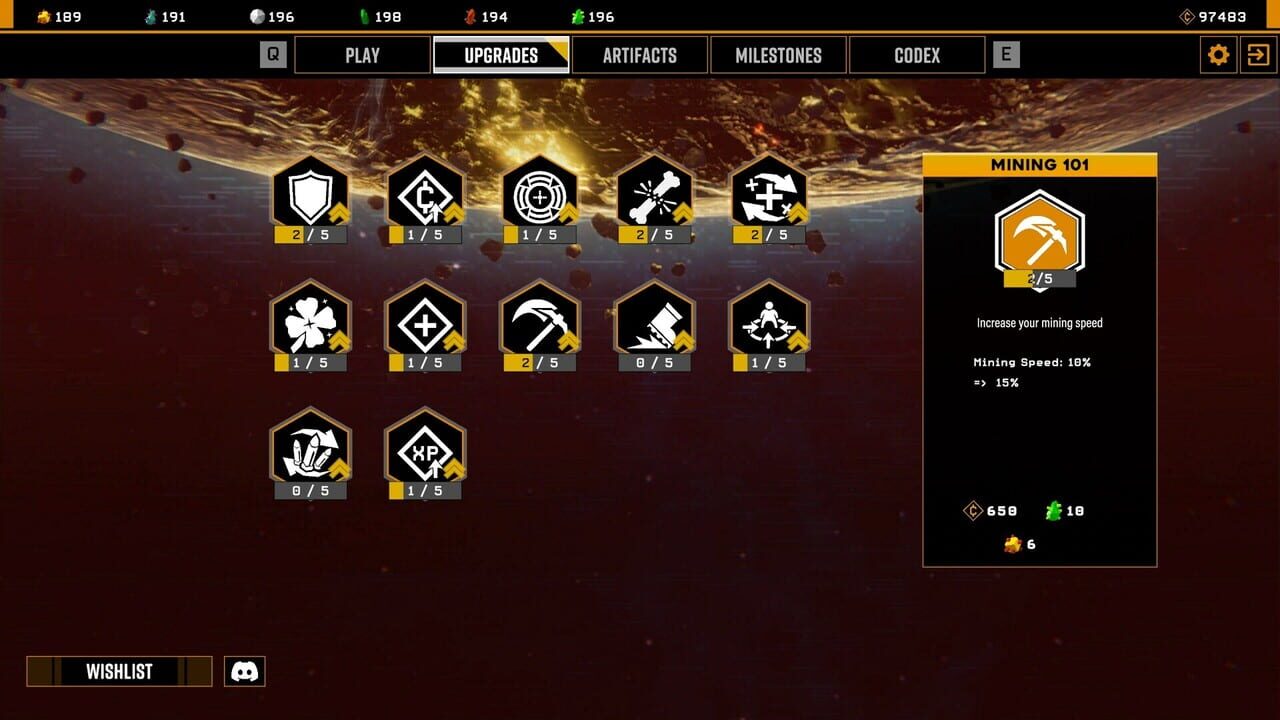1280x720 pixels.
Task: Switch to the ARTIFACTS tab
Action: tap(640, 55)
